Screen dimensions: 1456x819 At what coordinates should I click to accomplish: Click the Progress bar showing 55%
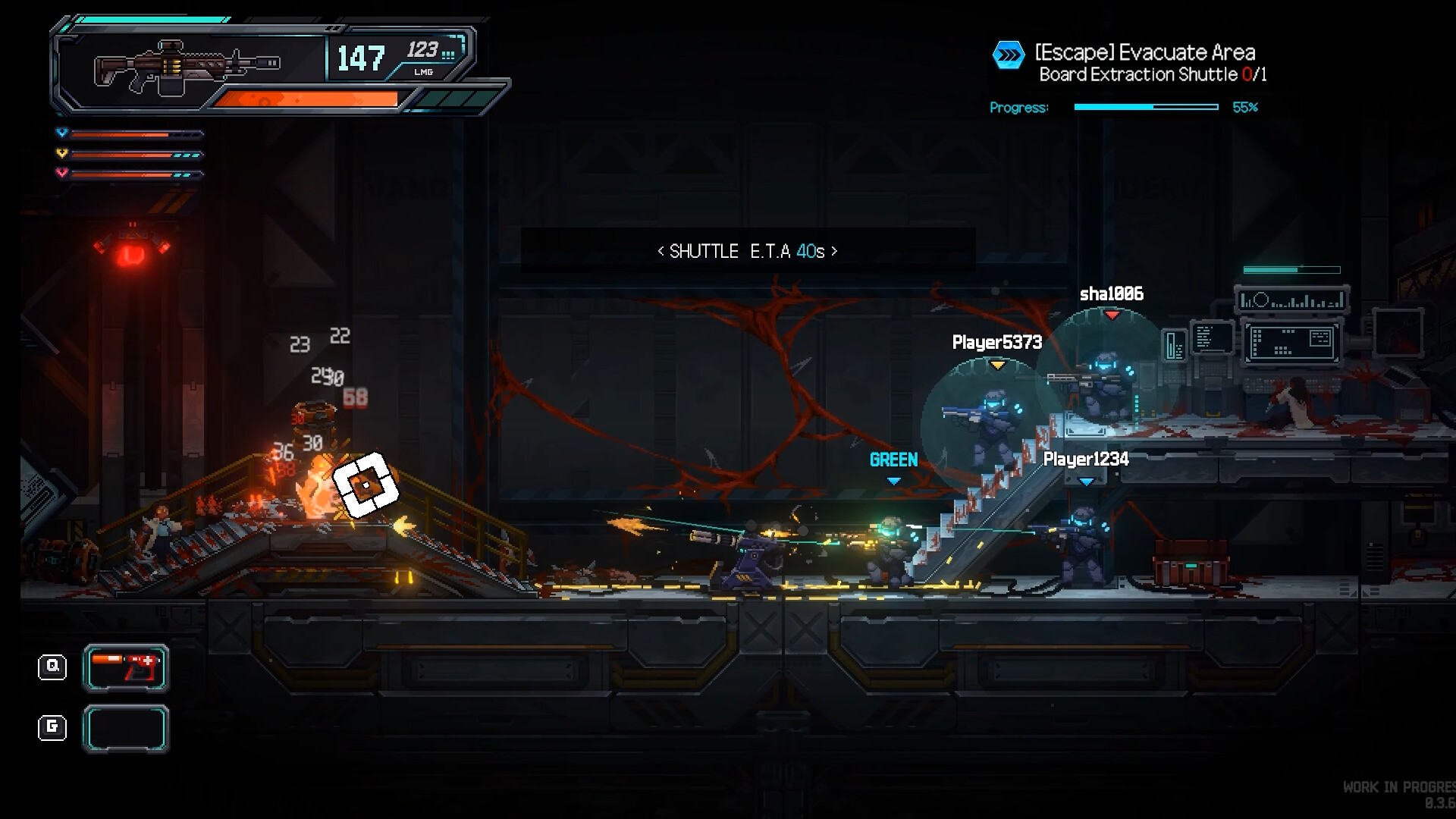pyautogui.click(x=1147, y=108)
